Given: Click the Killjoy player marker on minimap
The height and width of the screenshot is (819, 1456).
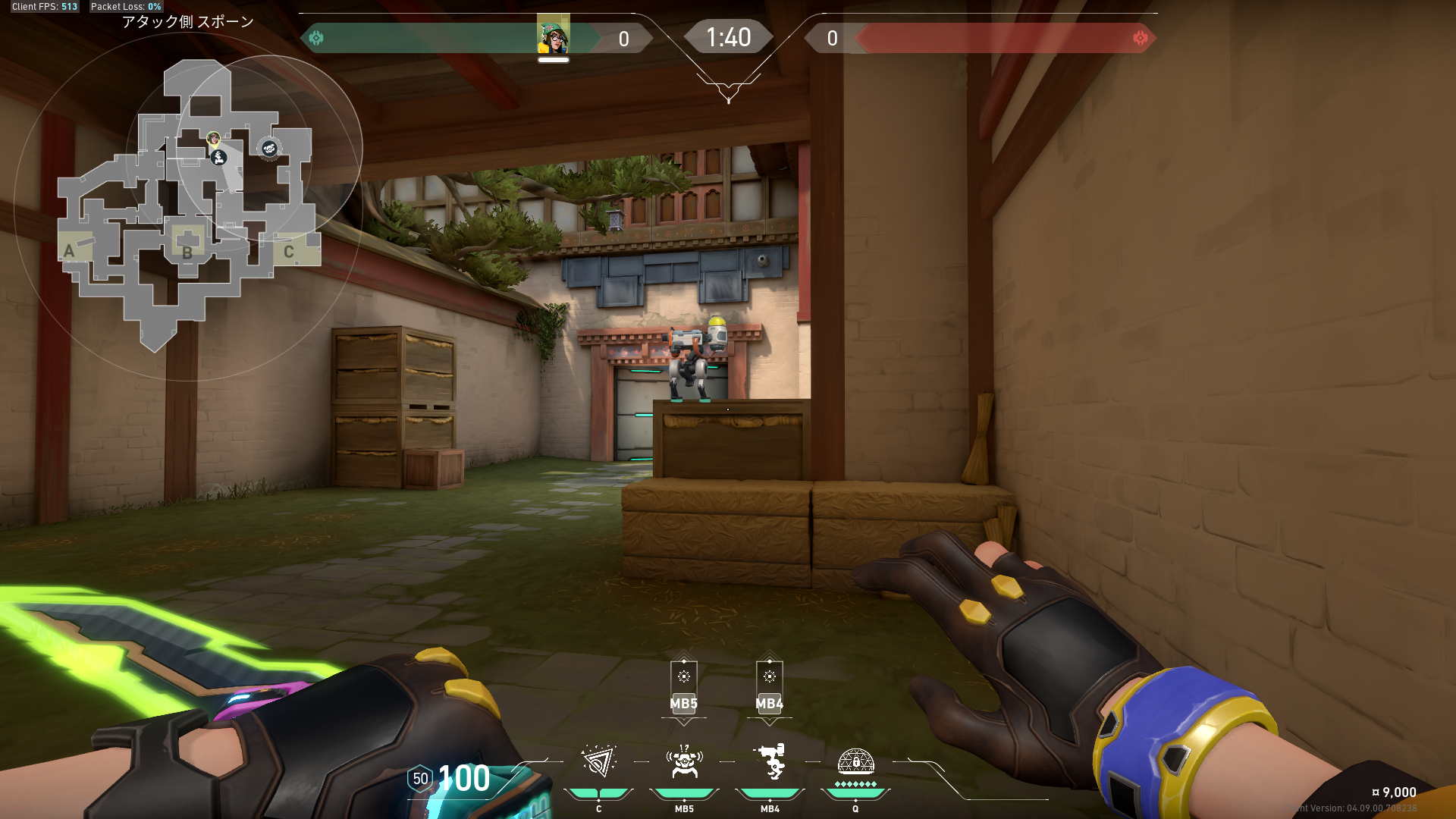Looking at the screenshot, I should click(x=214, y=139).
